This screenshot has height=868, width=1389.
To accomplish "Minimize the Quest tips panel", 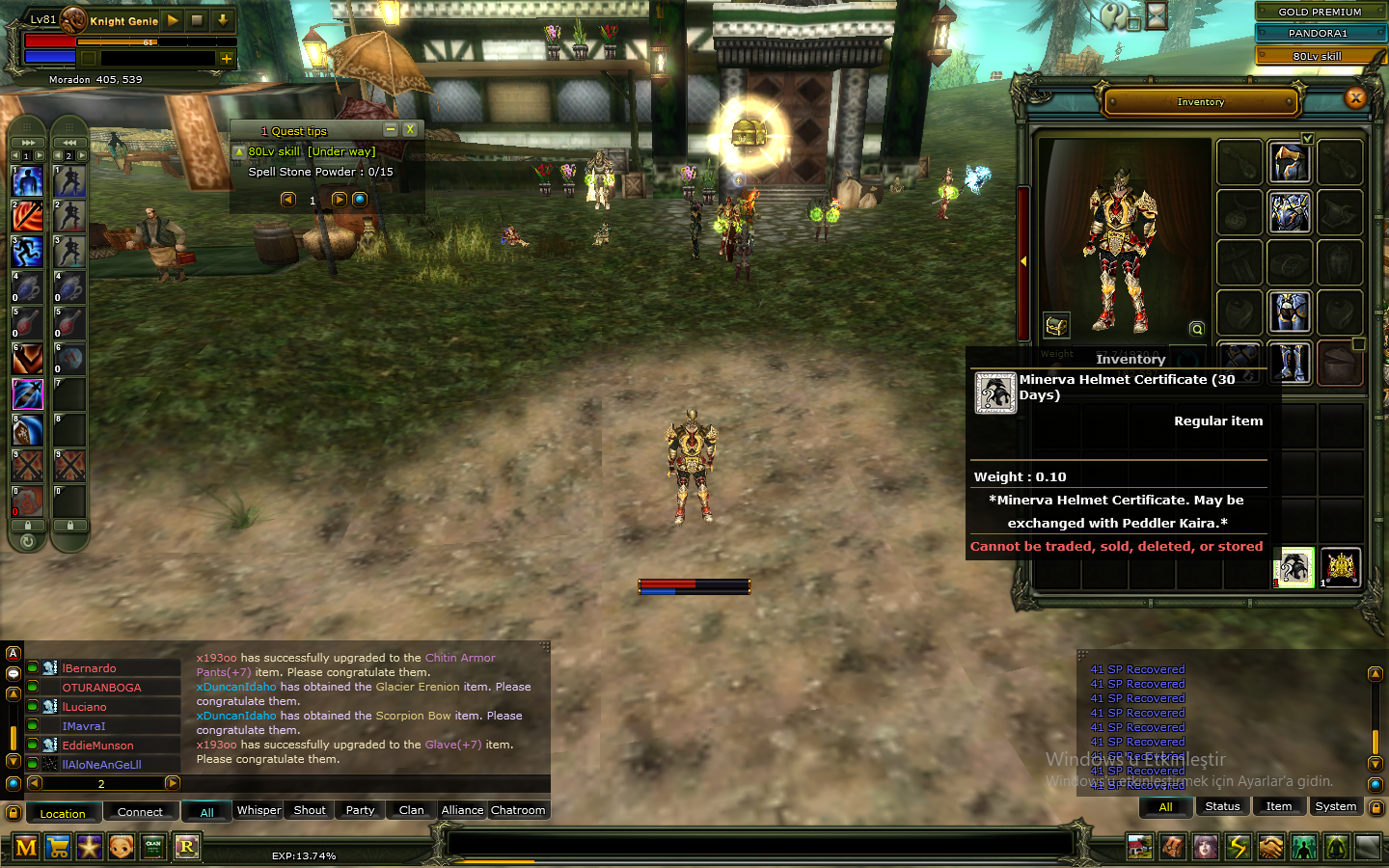I will [391, 129].
